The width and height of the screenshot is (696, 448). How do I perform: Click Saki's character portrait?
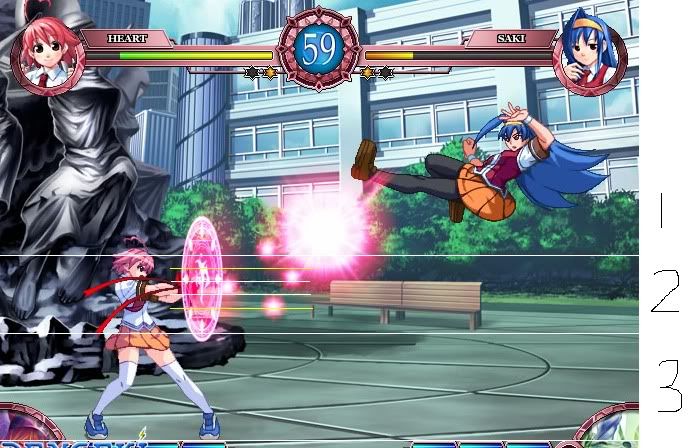click(589, 56)
